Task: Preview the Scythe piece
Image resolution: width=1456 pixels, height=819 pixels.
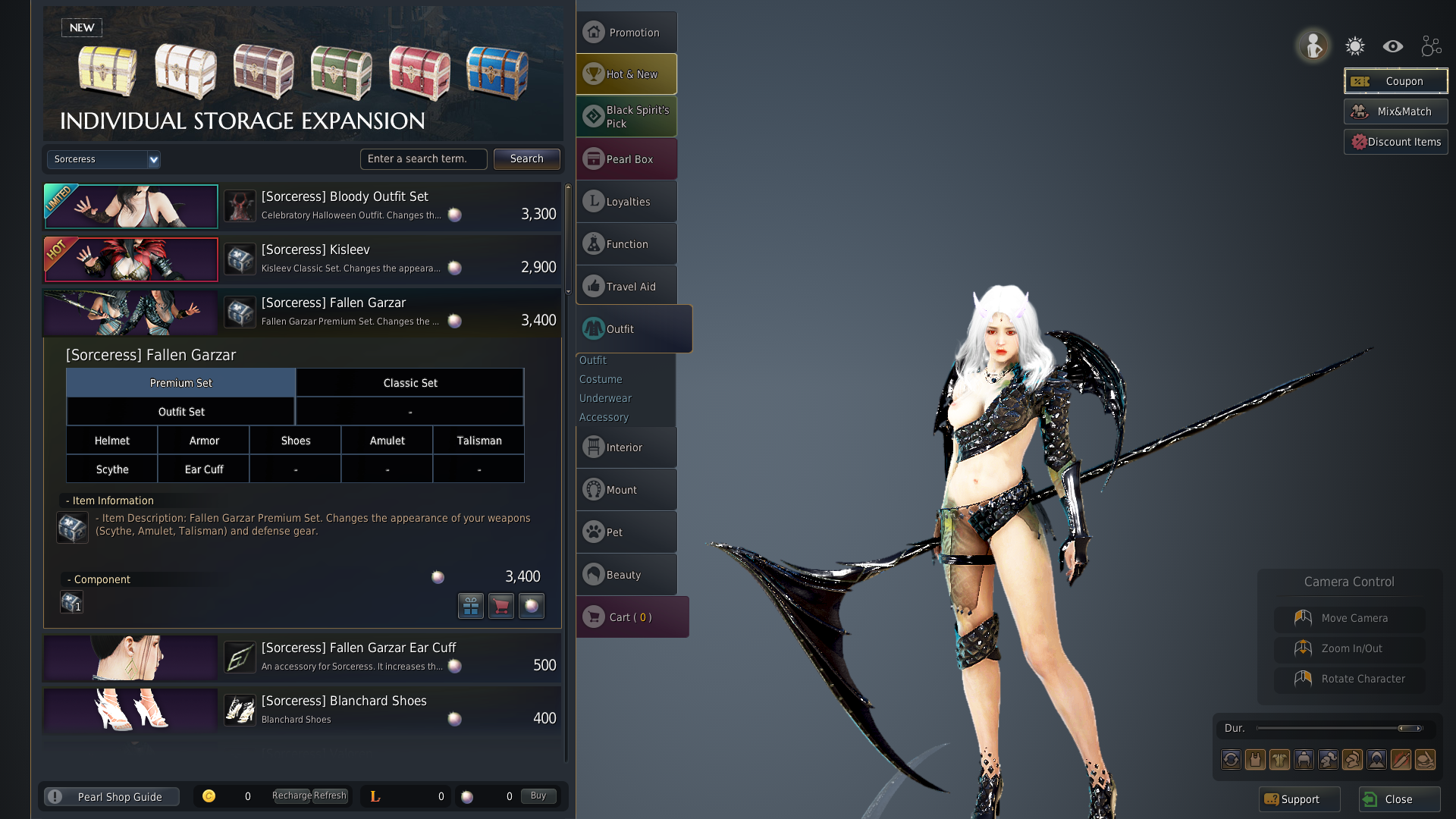Action: point(112,469)
